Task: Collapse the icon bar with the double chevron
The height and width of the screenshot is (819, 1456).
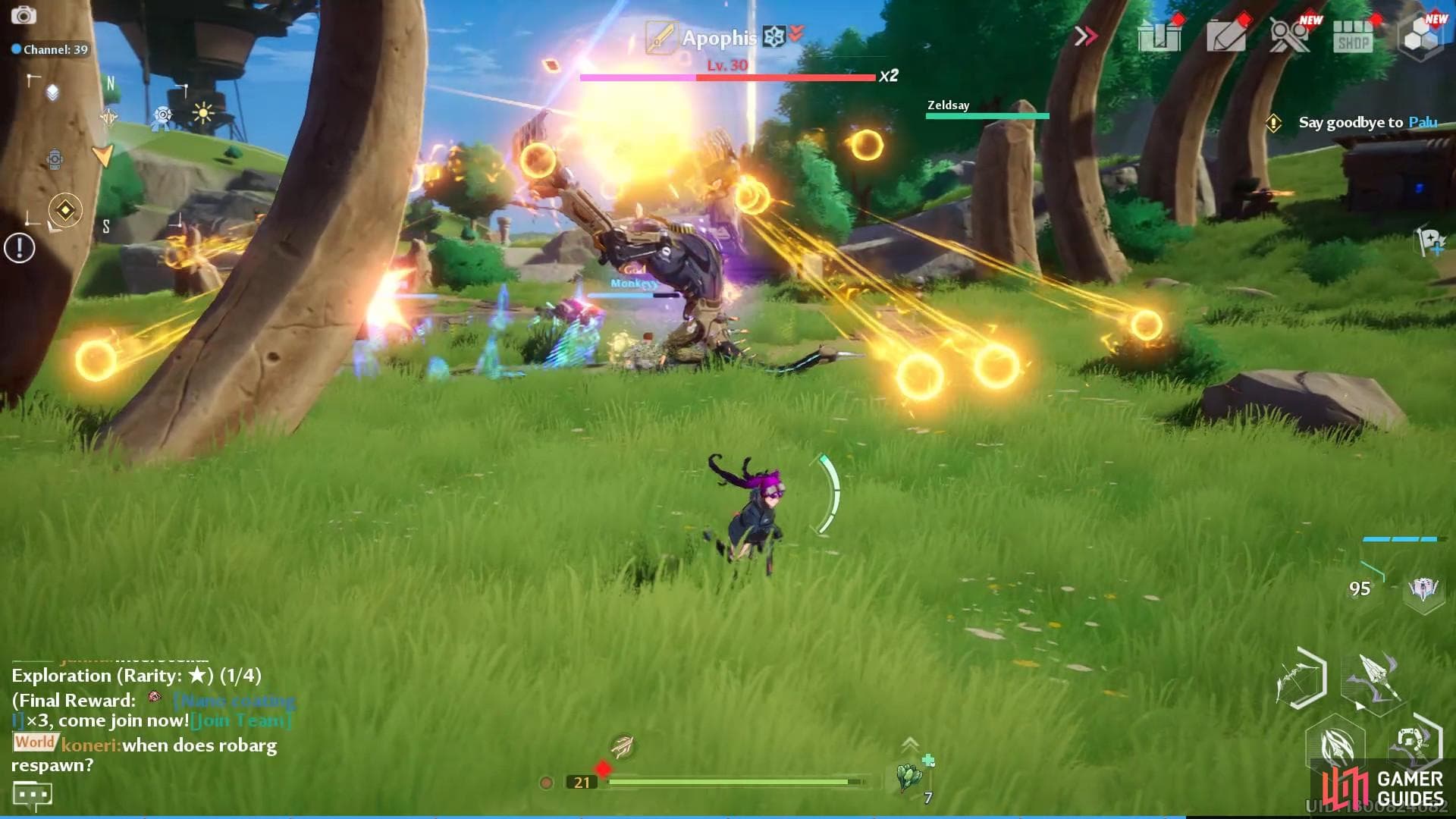Action: point(1086,34)
